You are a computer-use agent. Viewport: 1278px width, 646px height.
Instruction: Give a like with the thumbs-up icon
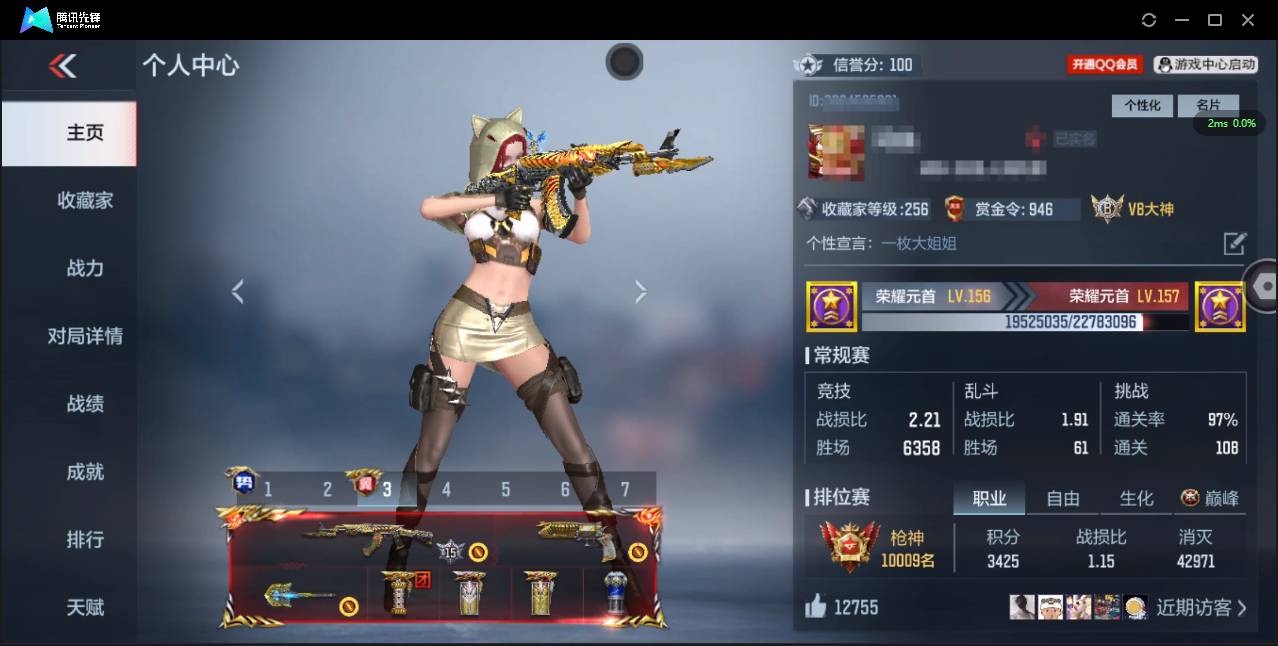[x=817, y=606]
